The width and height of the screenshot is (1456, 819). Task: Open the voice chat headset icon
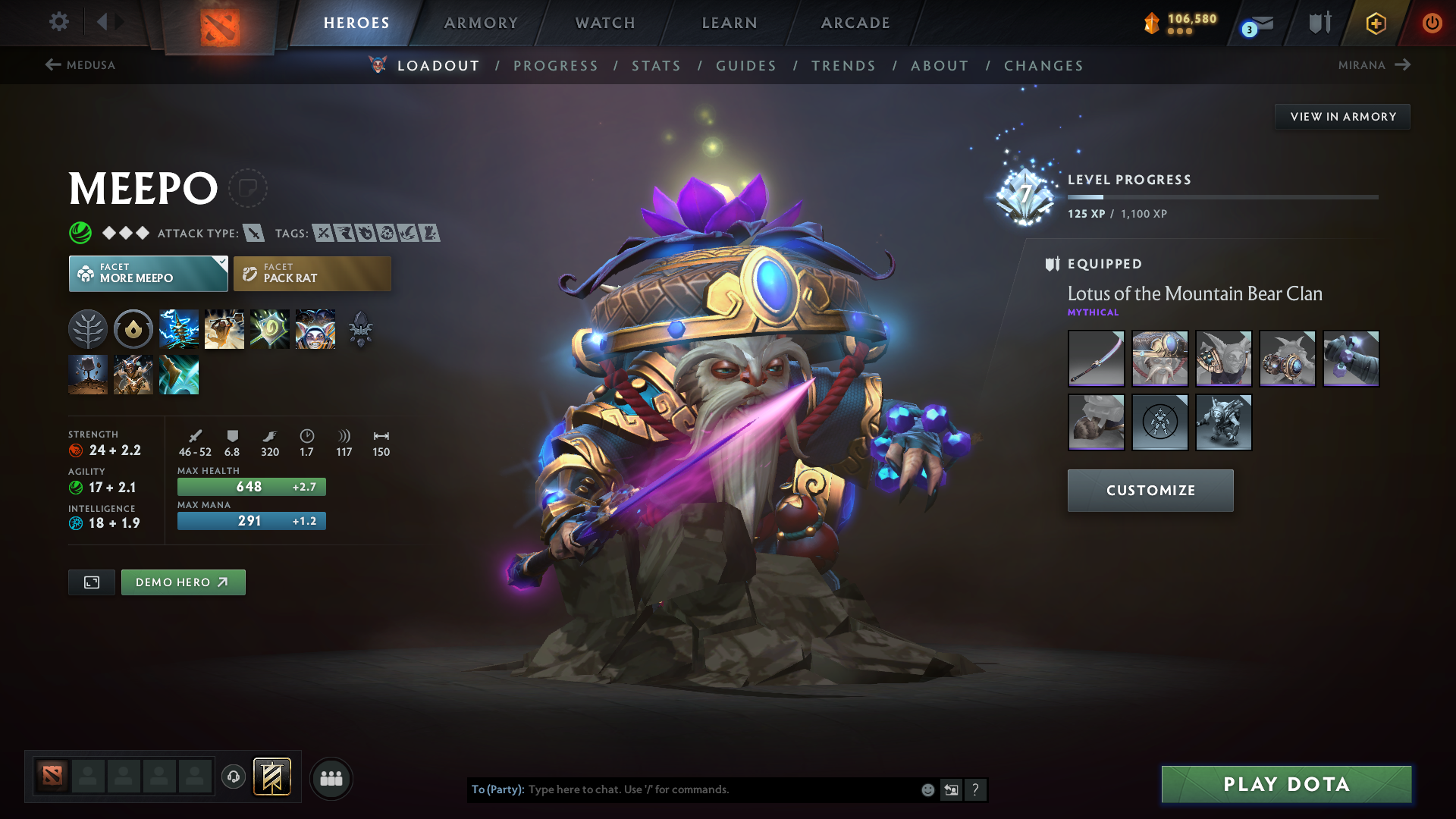(233, 777)
